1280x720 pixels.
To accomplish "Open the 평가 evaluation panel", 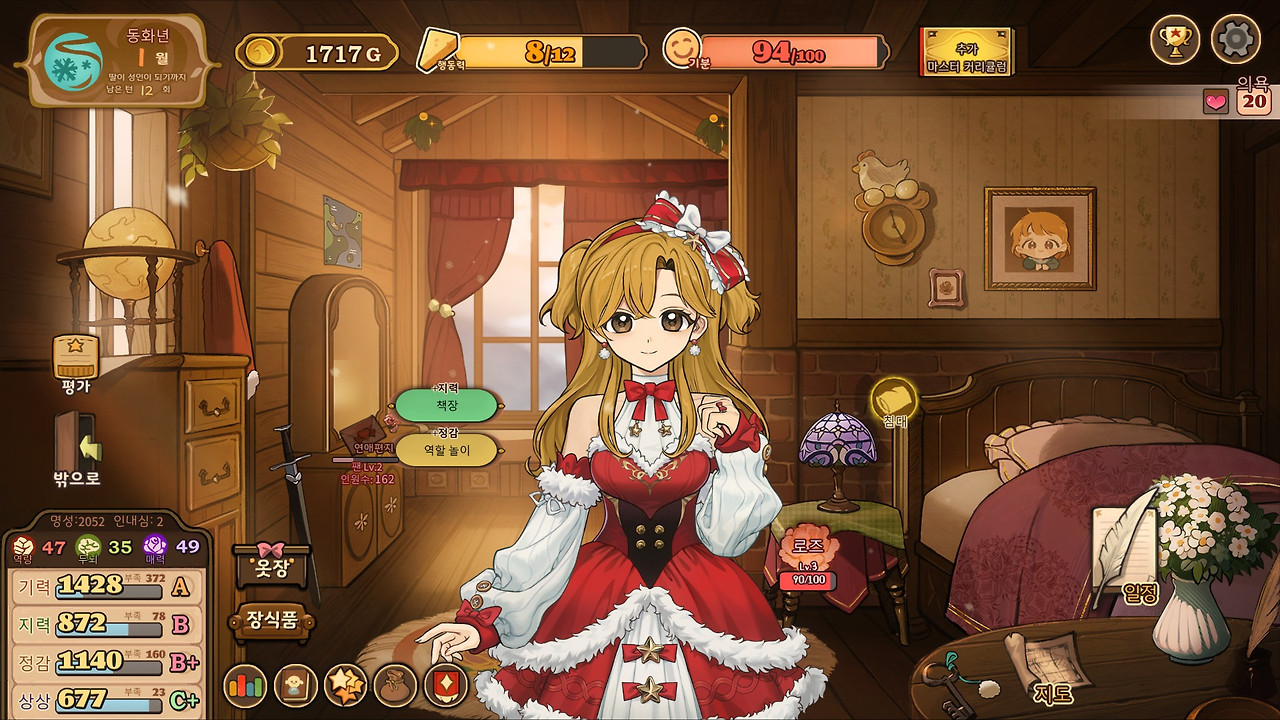I will coord(76,362).
